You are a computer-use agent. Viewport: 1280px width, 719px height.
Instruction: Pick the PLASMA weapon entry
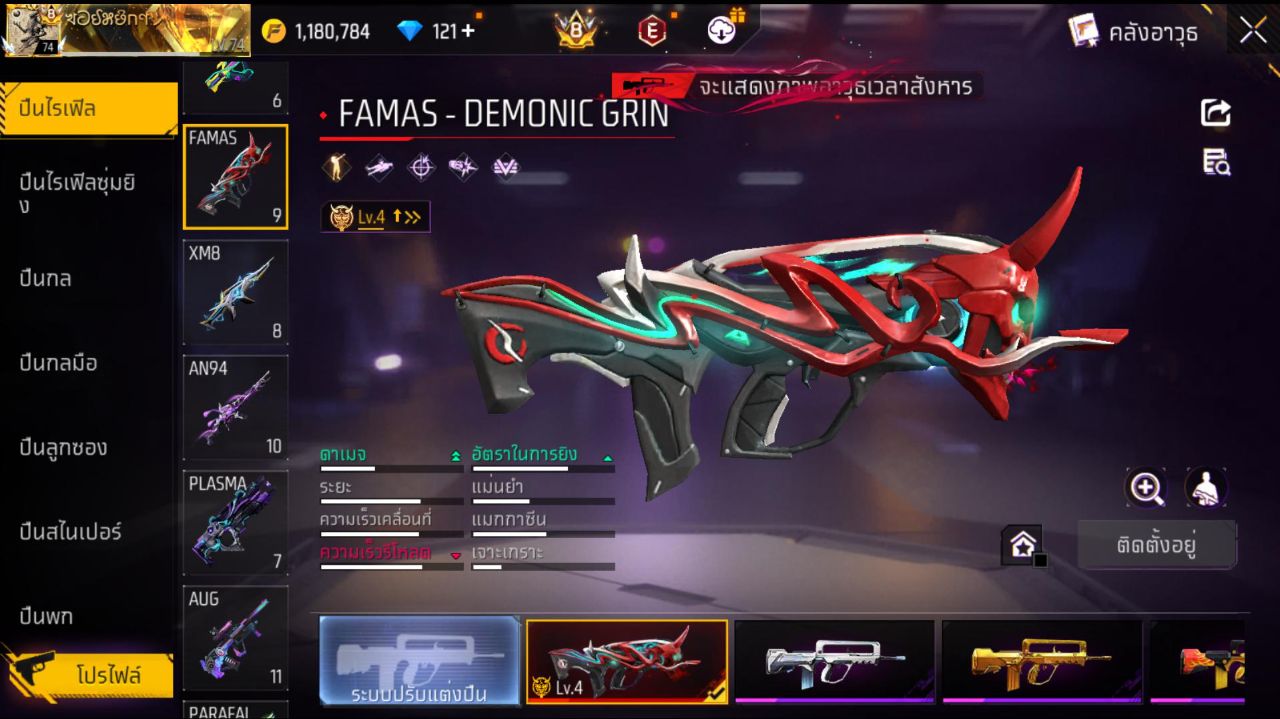(x=235, y=522)
